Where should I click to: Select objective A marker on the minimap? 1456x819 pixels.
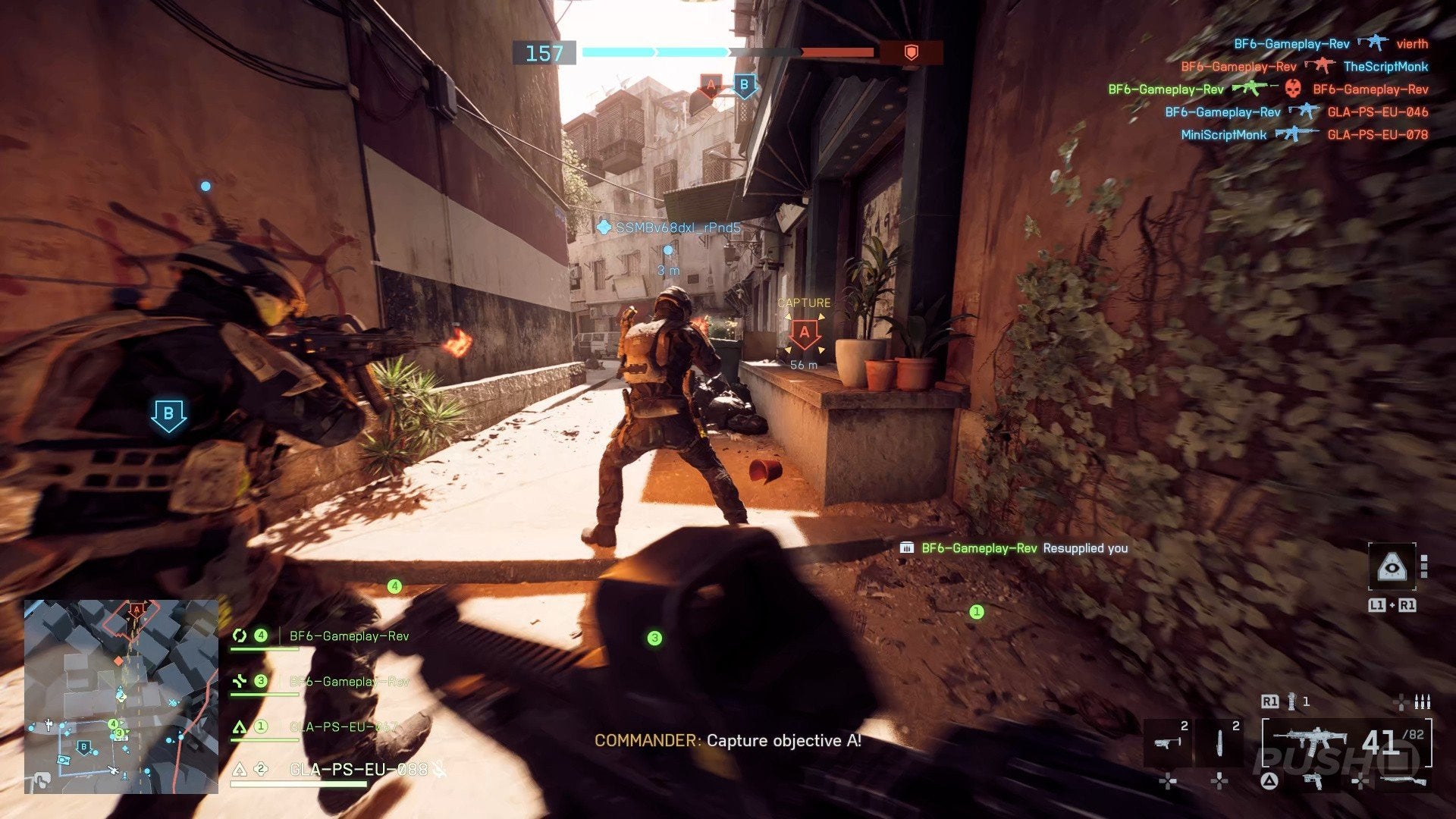(136, 609)
